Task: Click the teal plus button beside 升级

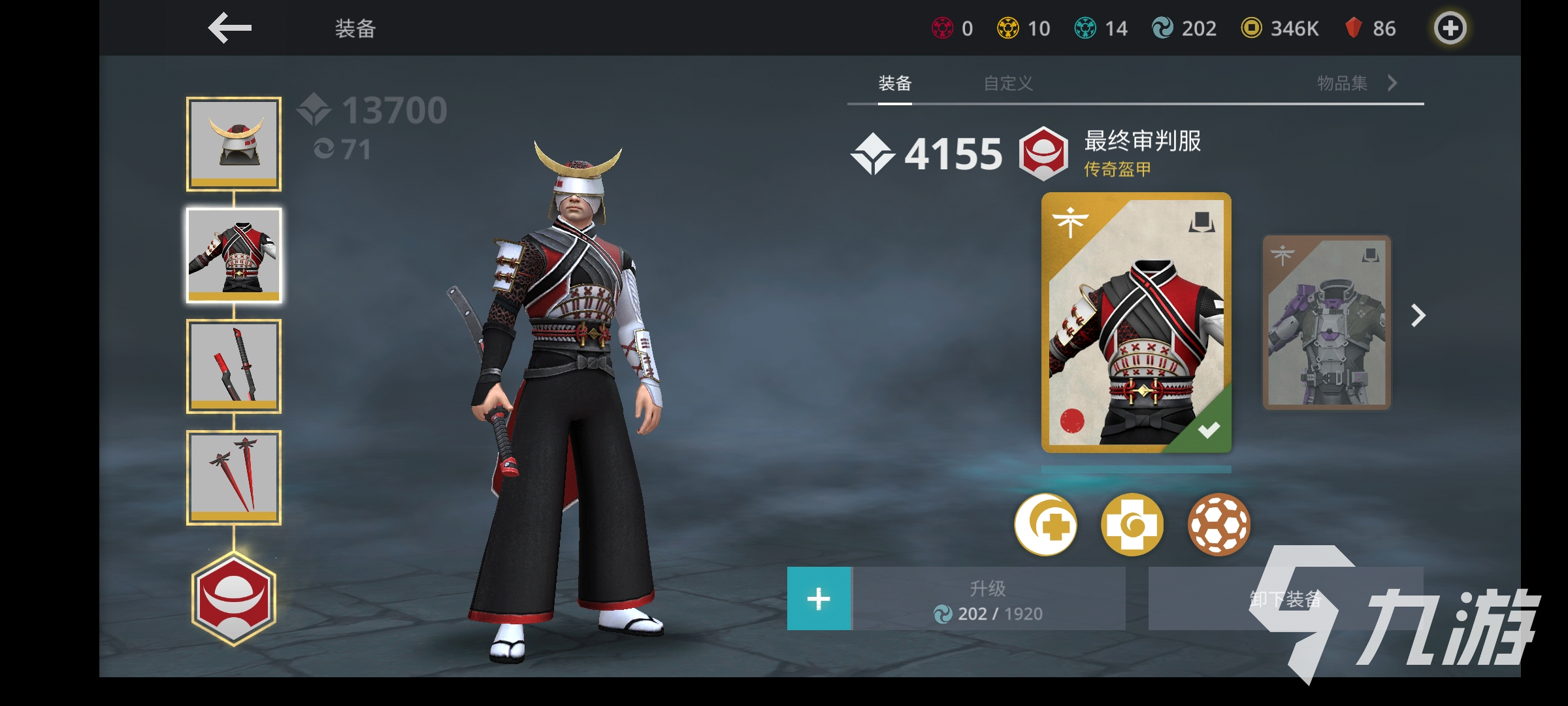Action: pyautogui.click(x=819, y=599)
